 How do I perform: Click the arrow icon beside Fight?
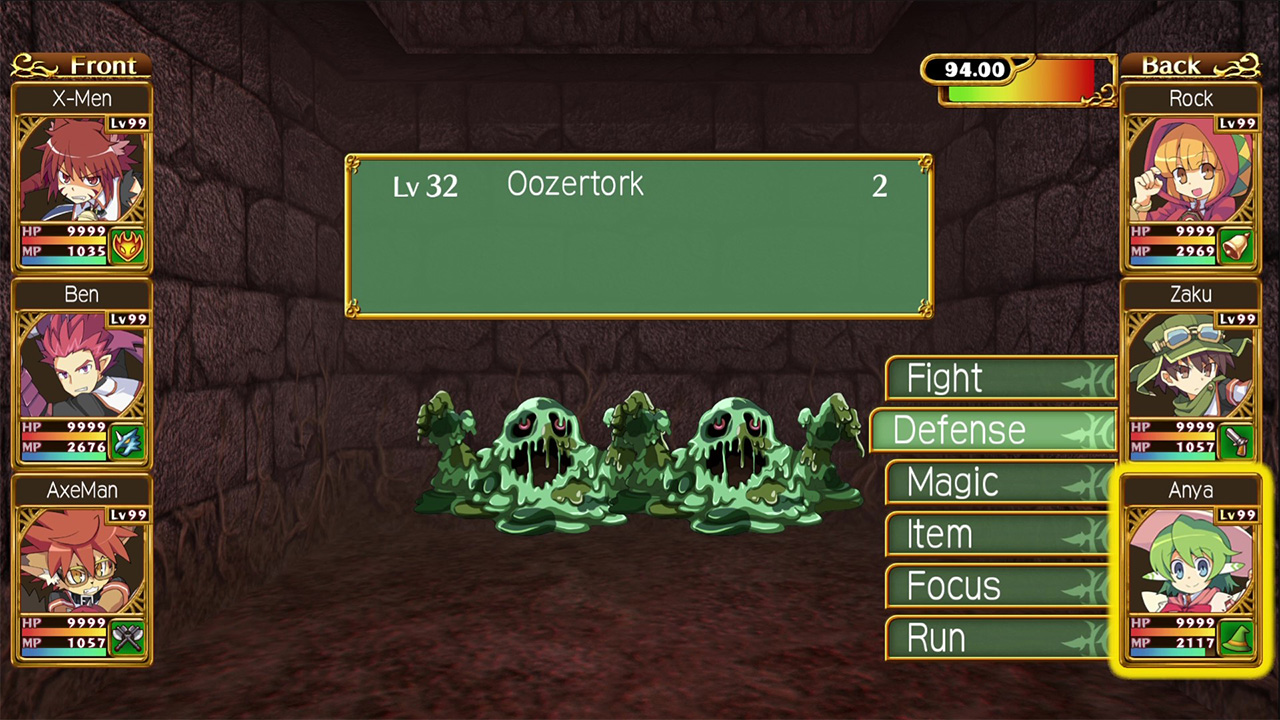pyautogui.click(x=1090, y=378)
